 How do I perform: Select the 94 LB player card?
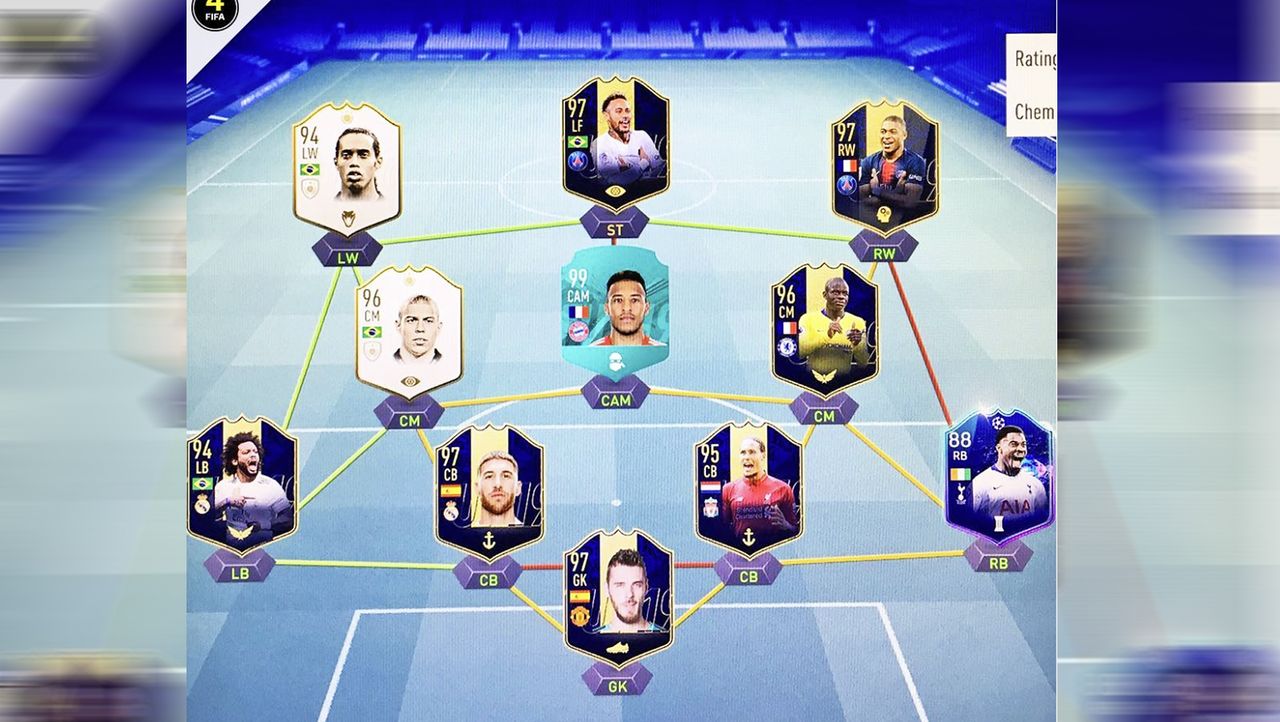pos(241,485)
